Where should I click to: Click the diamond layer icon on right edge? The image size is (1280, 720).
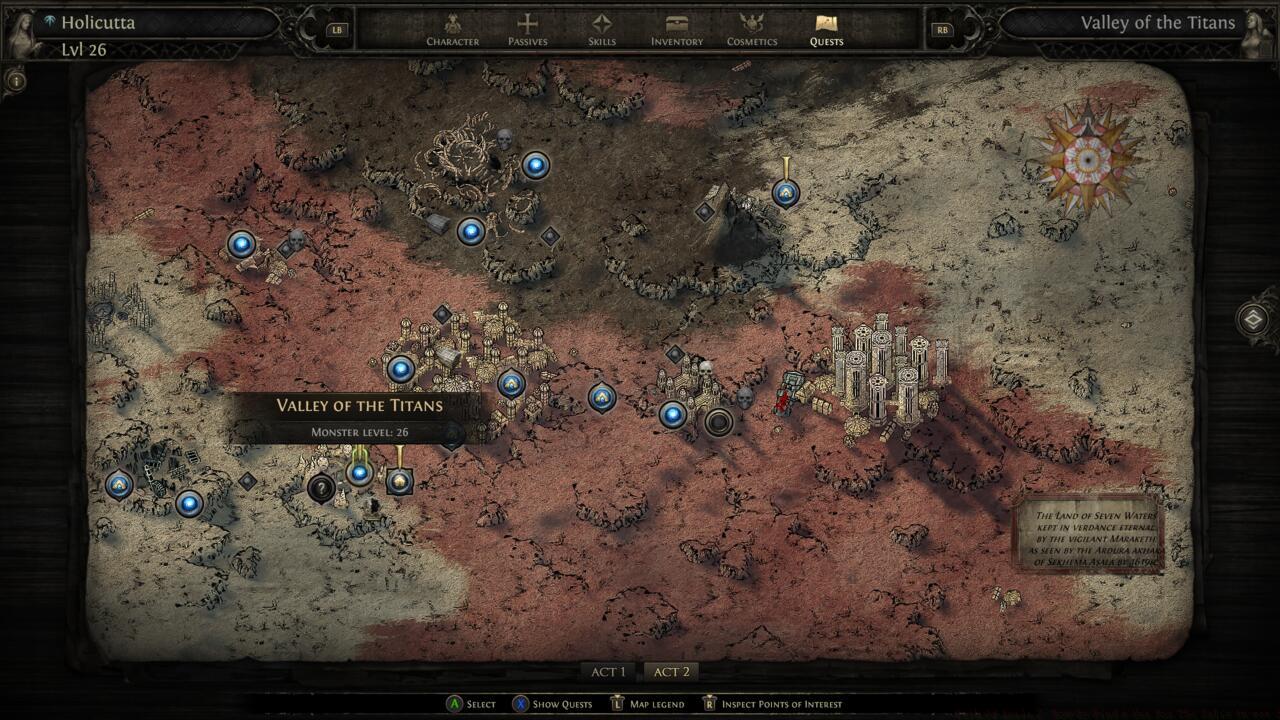click(1253, 320)
